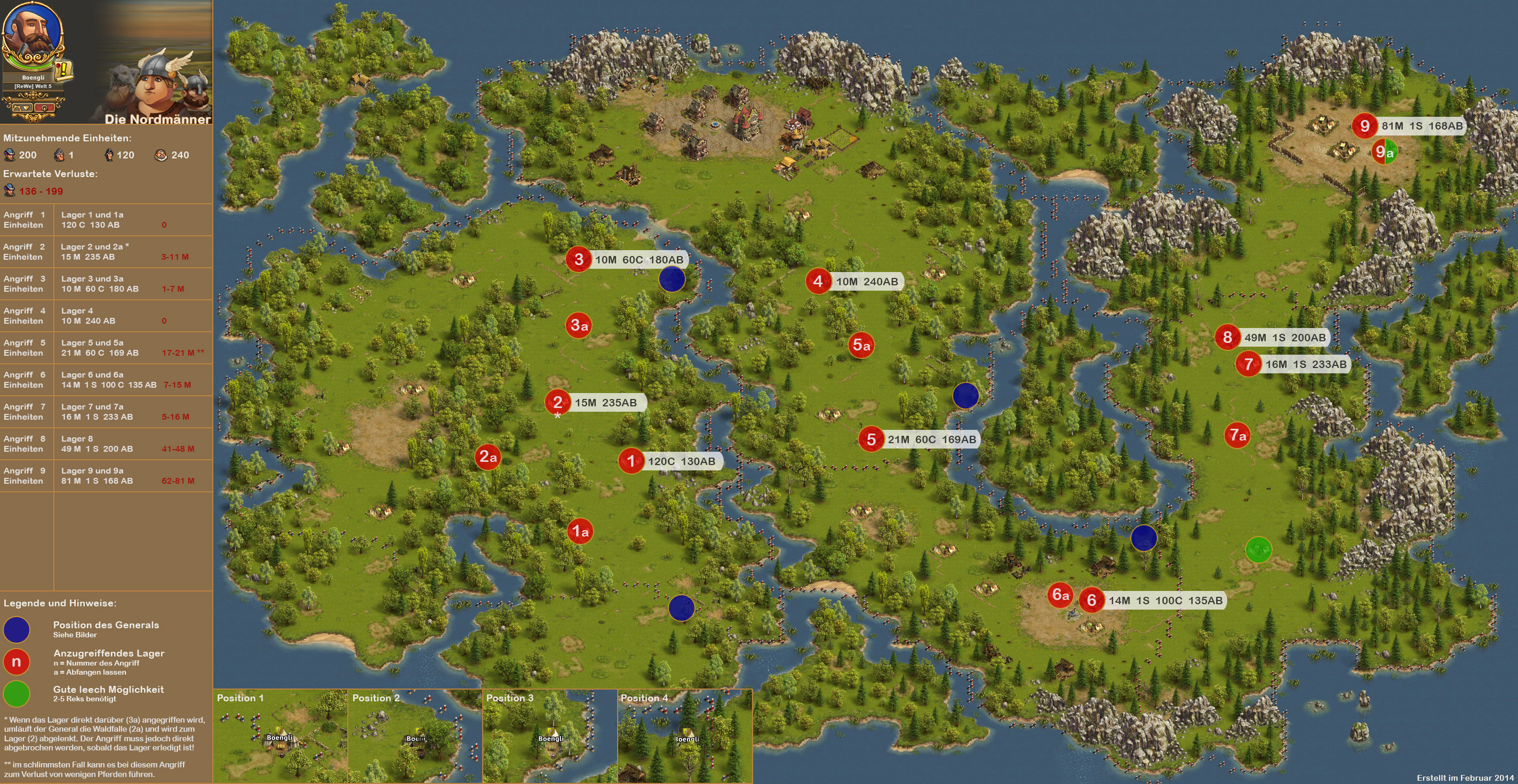Click camp marker 2 labeled 15M 235AB
This screenshot has width=1518, height=784.
[x=557, y=402]
